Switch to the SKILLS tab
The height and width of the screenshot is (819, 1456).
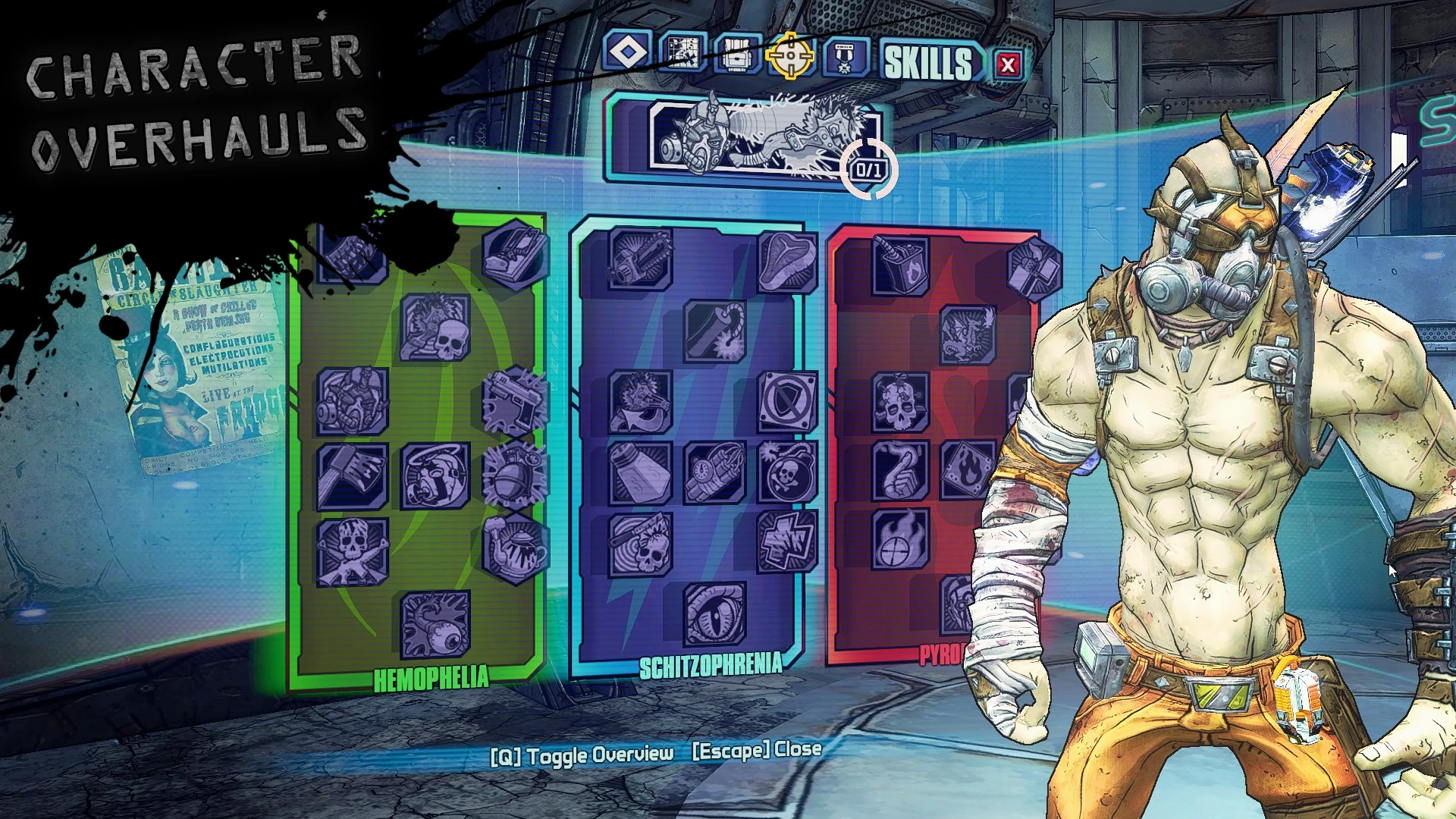[x=927, y=62]
